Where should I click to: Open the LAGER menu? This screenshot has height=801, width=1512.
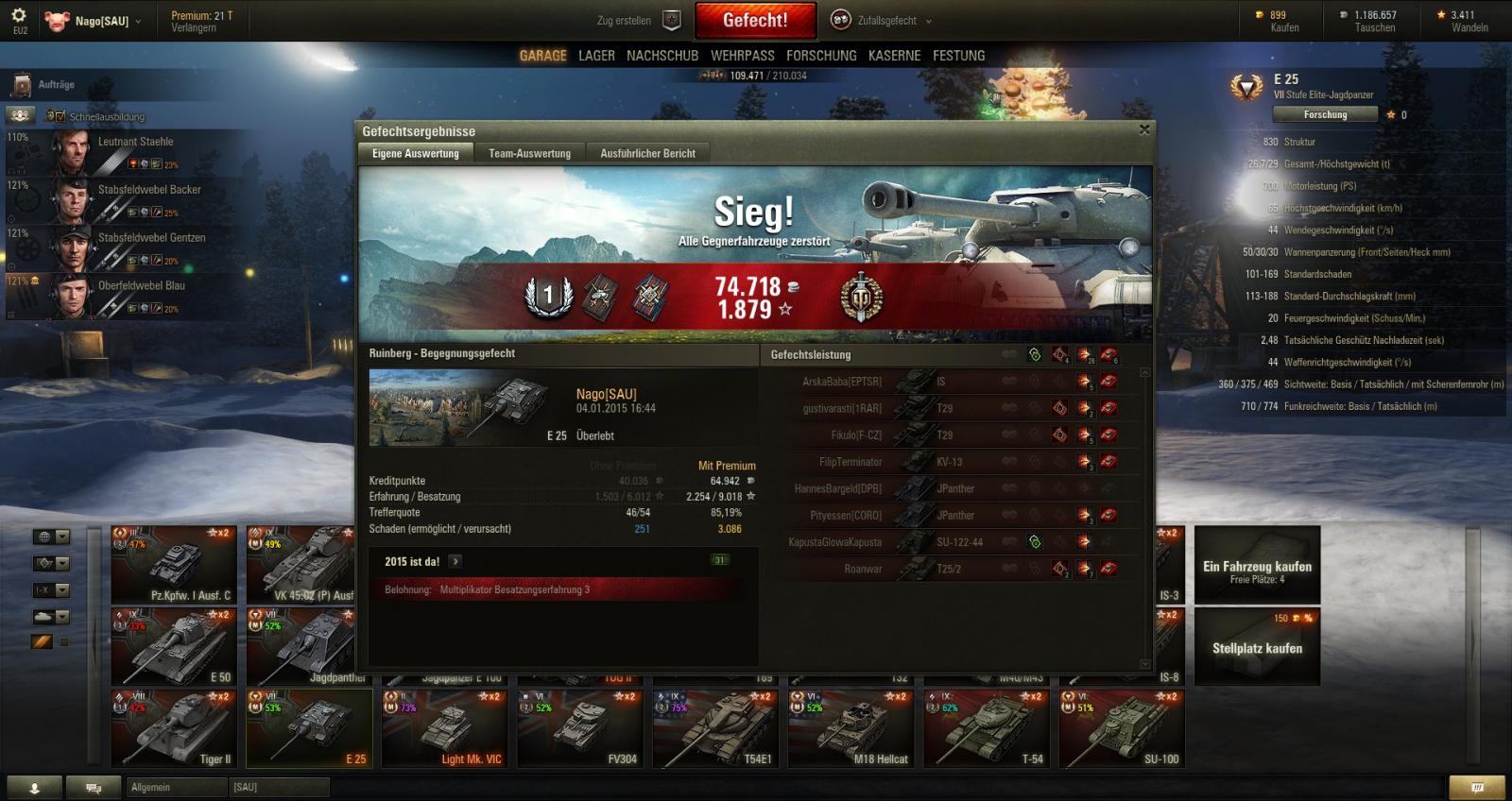[596, 56]
